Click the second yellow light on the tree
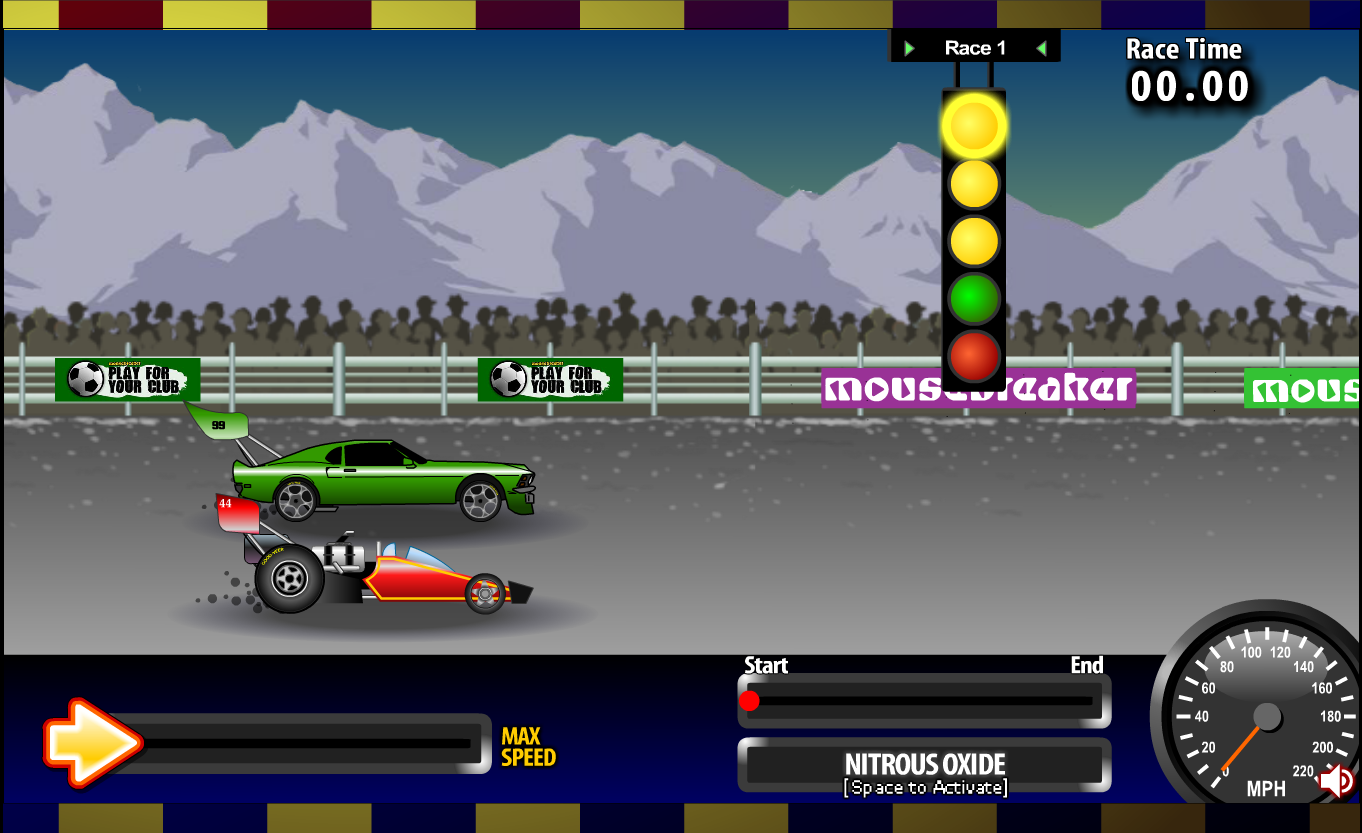This screenshot has width=1362, height=833. click(x=973, y=184)
